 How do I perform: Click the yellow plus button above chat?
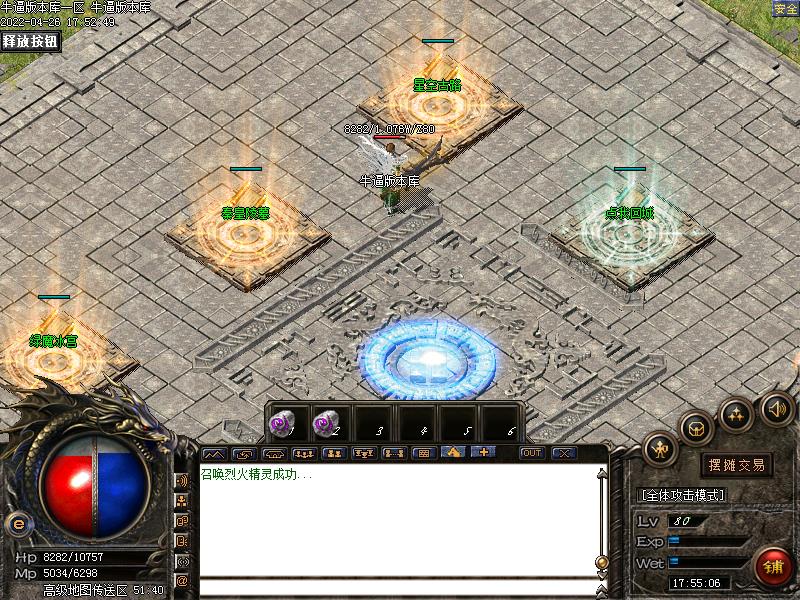pos(484,452)
